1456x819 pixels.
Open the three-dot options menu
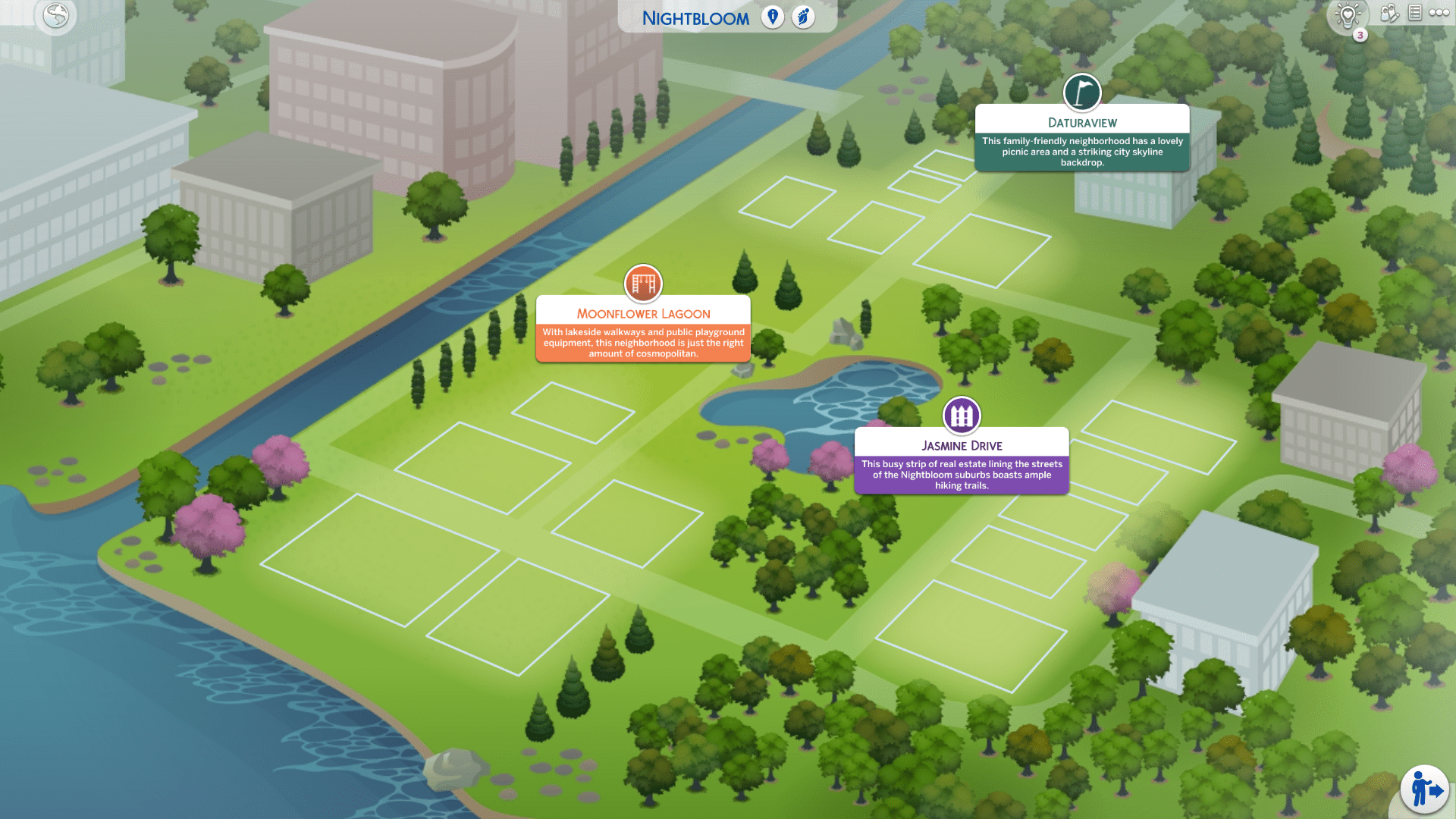pos(1439,13)
